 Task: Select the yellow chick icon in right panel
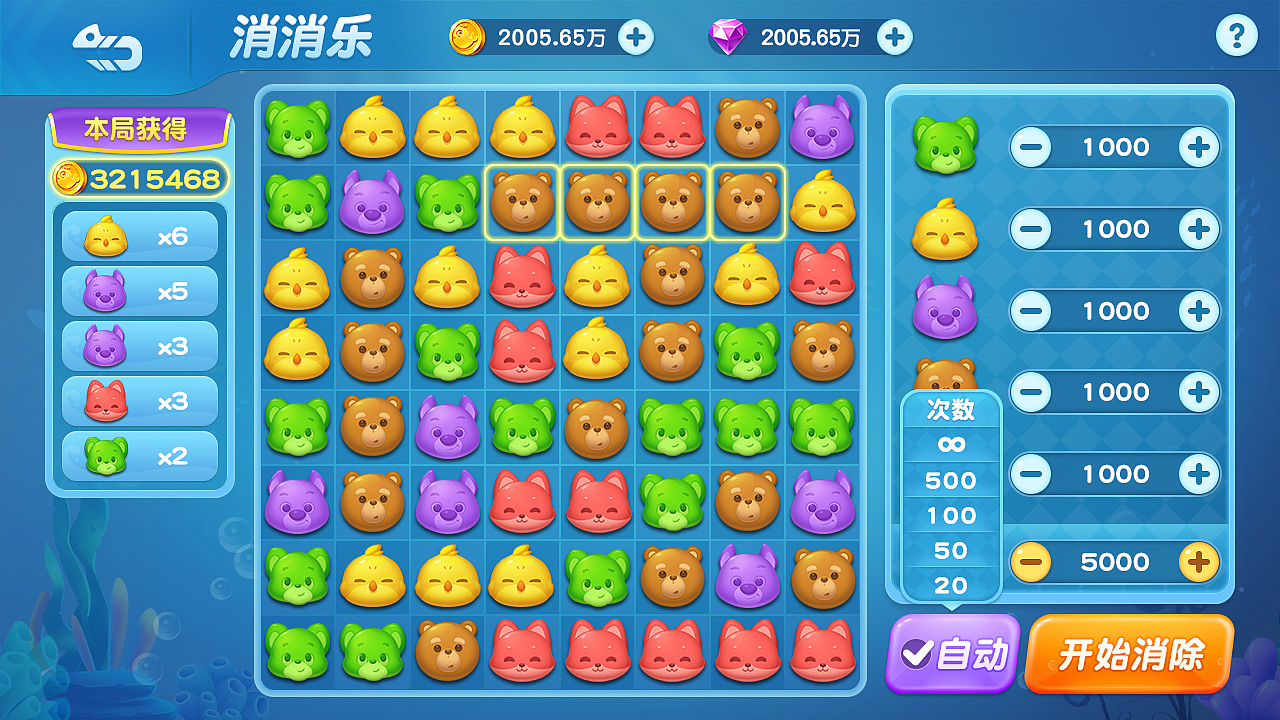click(x=946, y=228)
